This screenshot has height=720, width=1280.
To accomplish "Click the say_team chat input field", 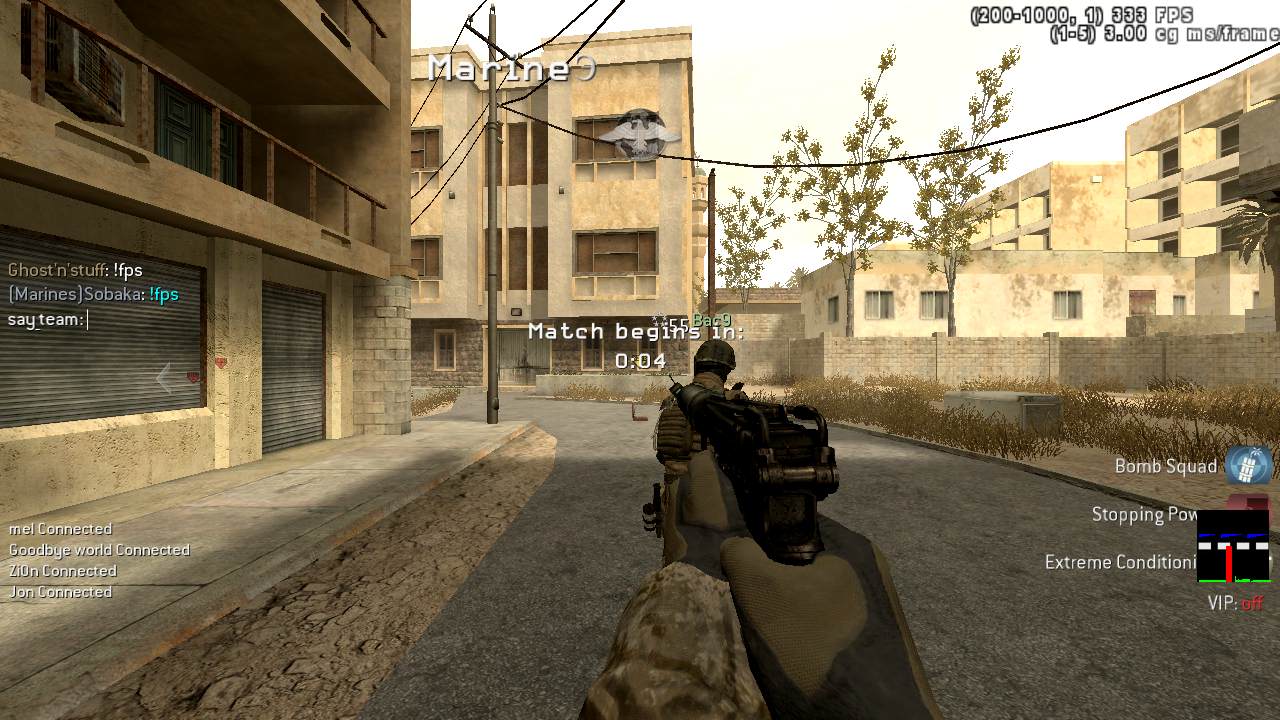I will pos(48,320).
